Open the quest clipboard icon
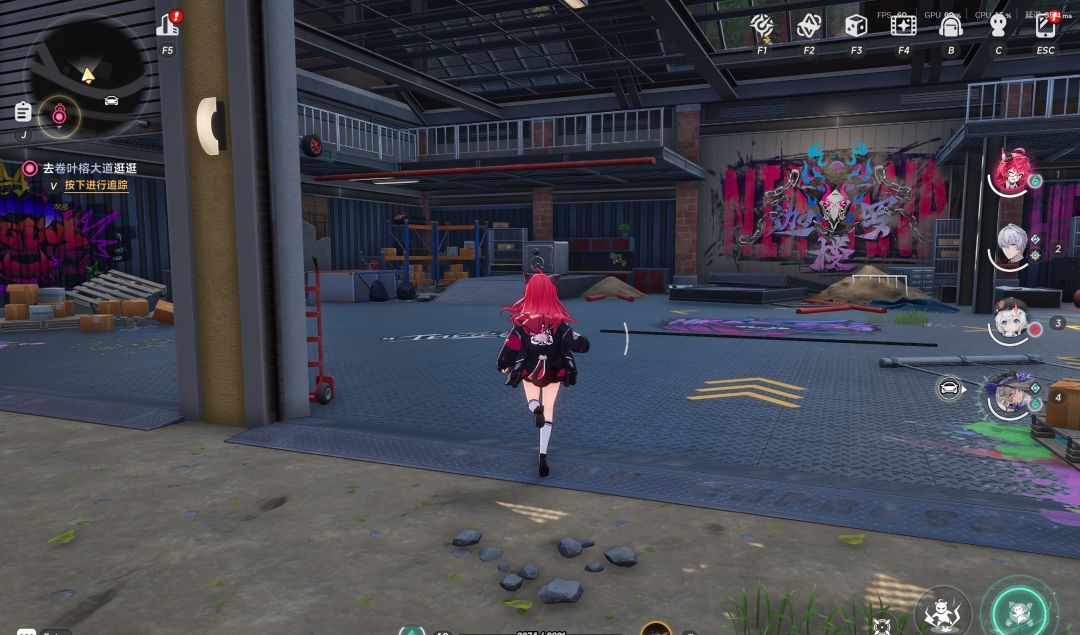The width and height of the screenshot is (1080, 635). tap(23, 111)
